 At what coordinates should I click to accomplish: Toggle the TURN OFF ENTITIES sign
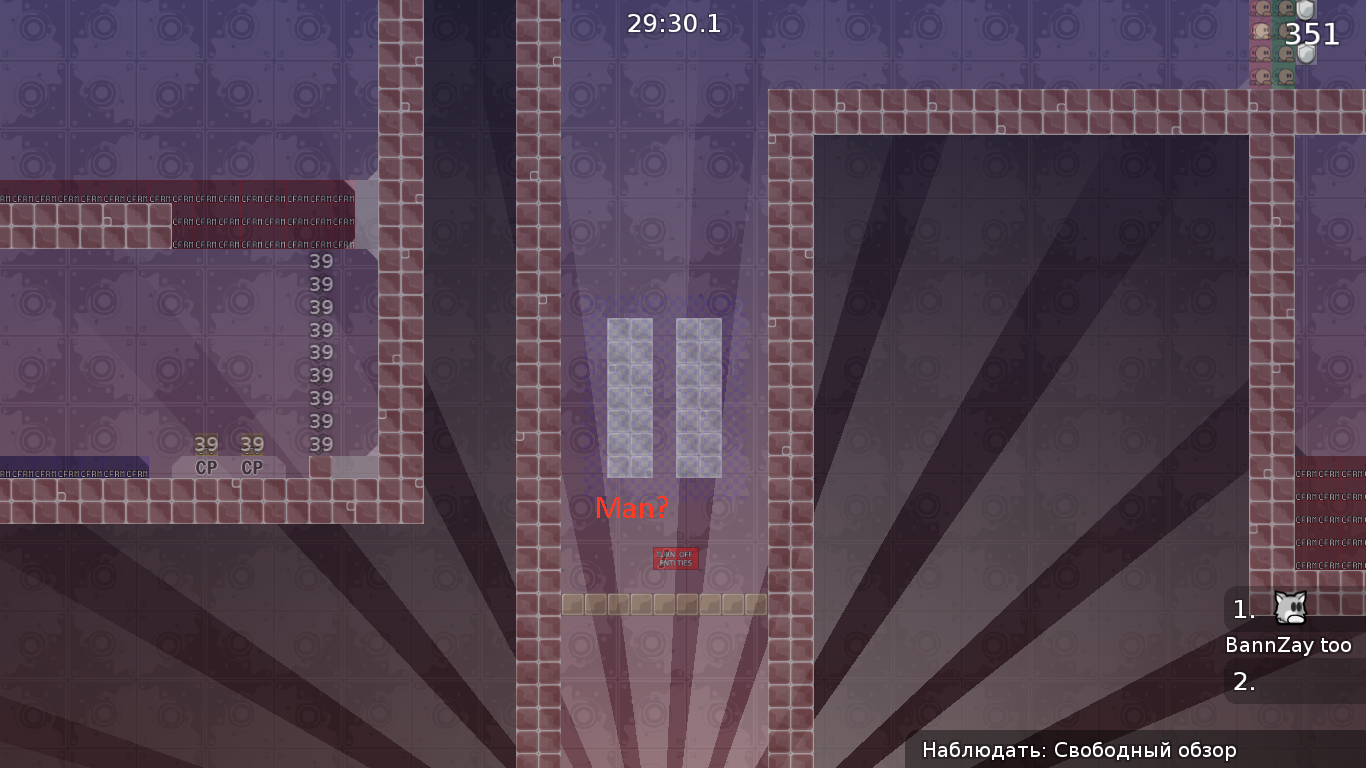[x=677, y=558]
